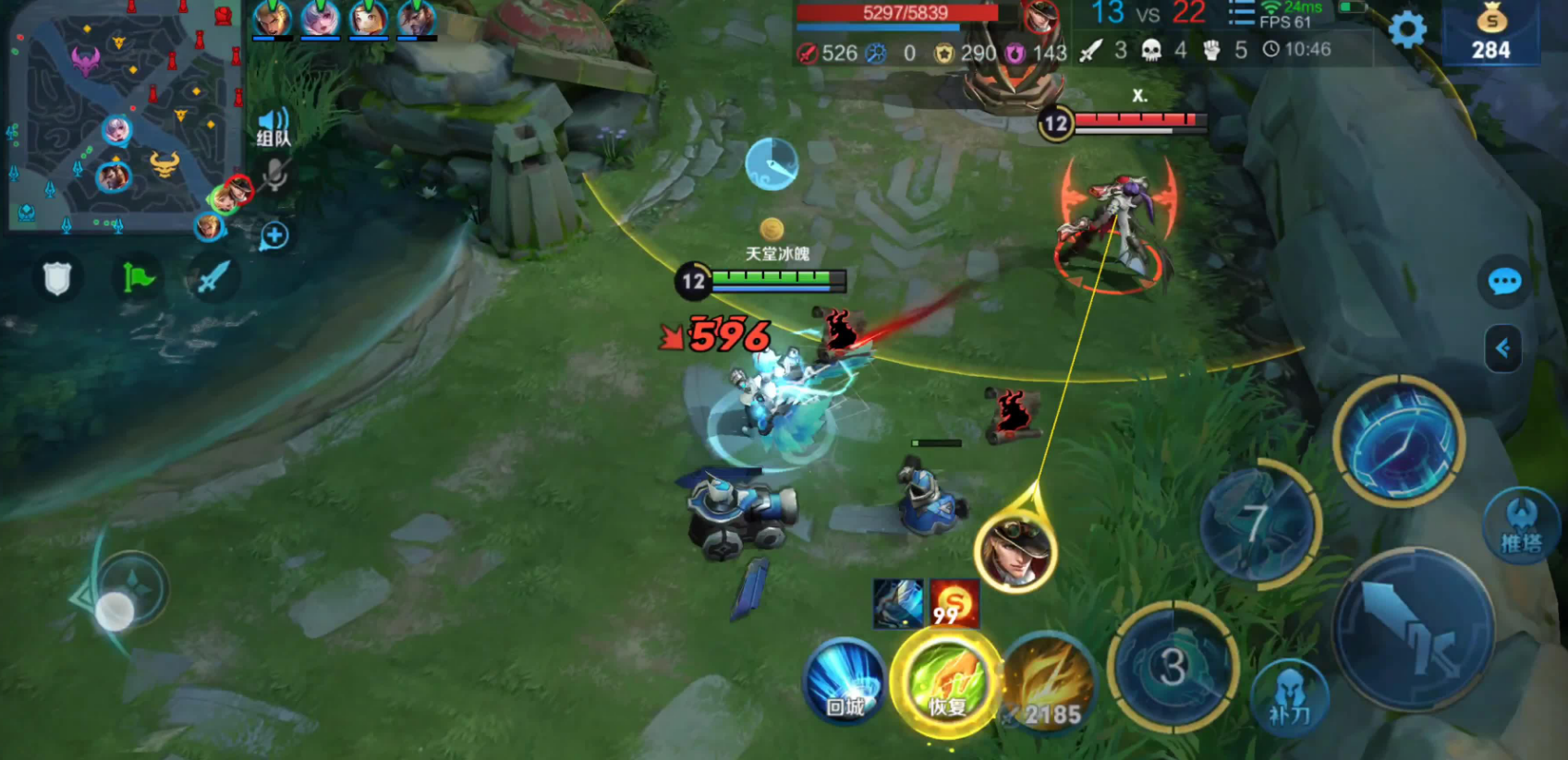
Task: Open the scoreboard list icon
Action: click(x=1240, y=15)
